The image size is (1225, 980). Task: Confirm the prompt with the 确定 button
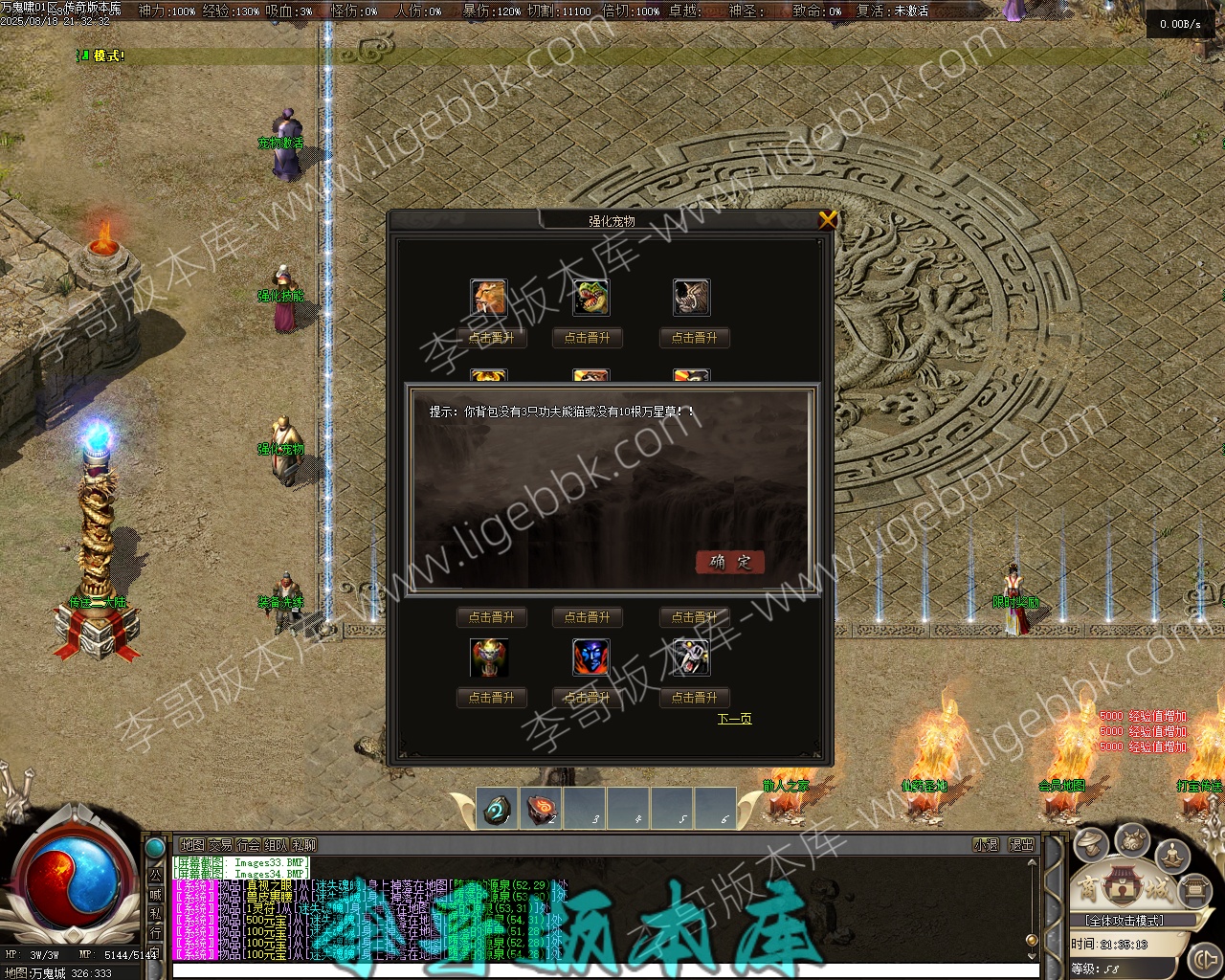[x=730, y=562]
